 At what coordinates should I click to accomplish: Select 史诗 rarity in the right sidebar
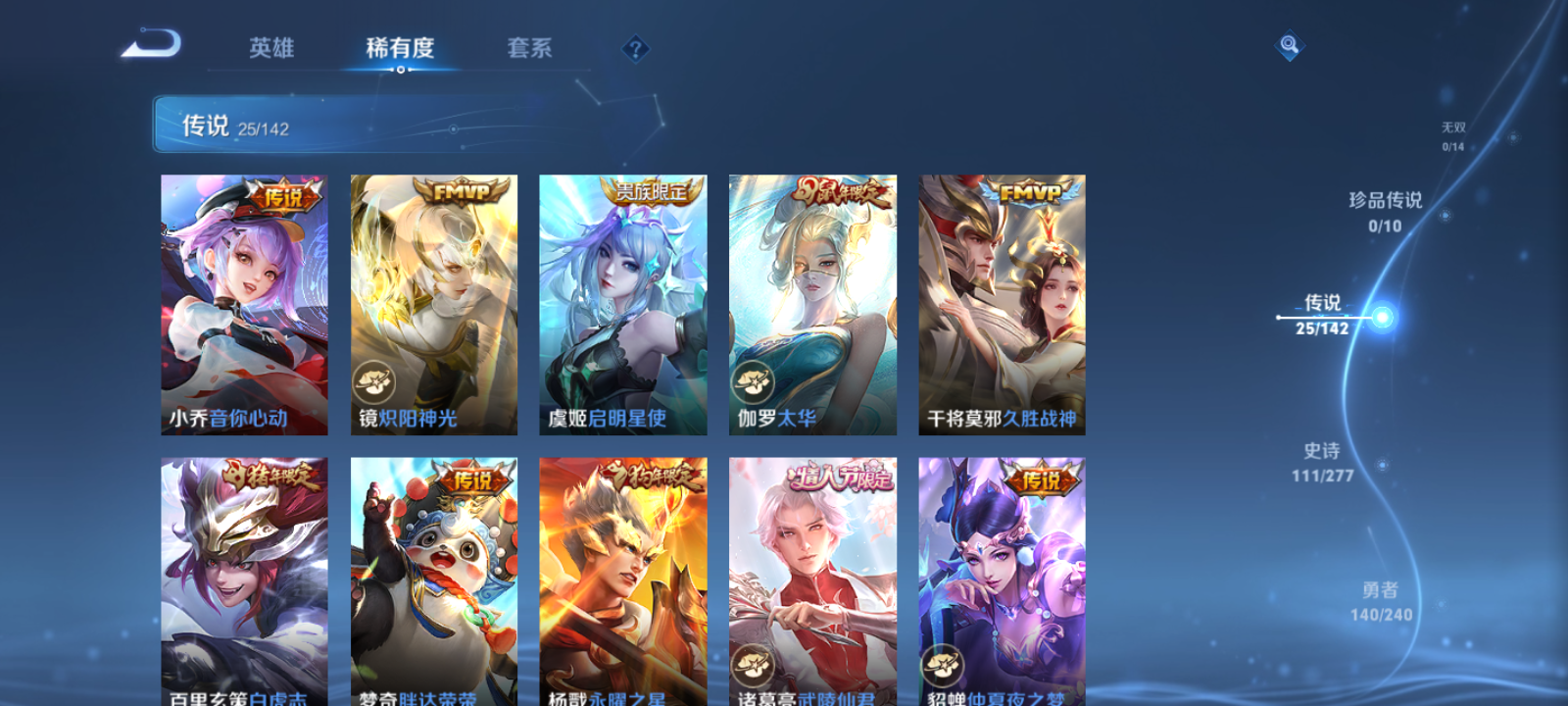[x=1322, y=461]
